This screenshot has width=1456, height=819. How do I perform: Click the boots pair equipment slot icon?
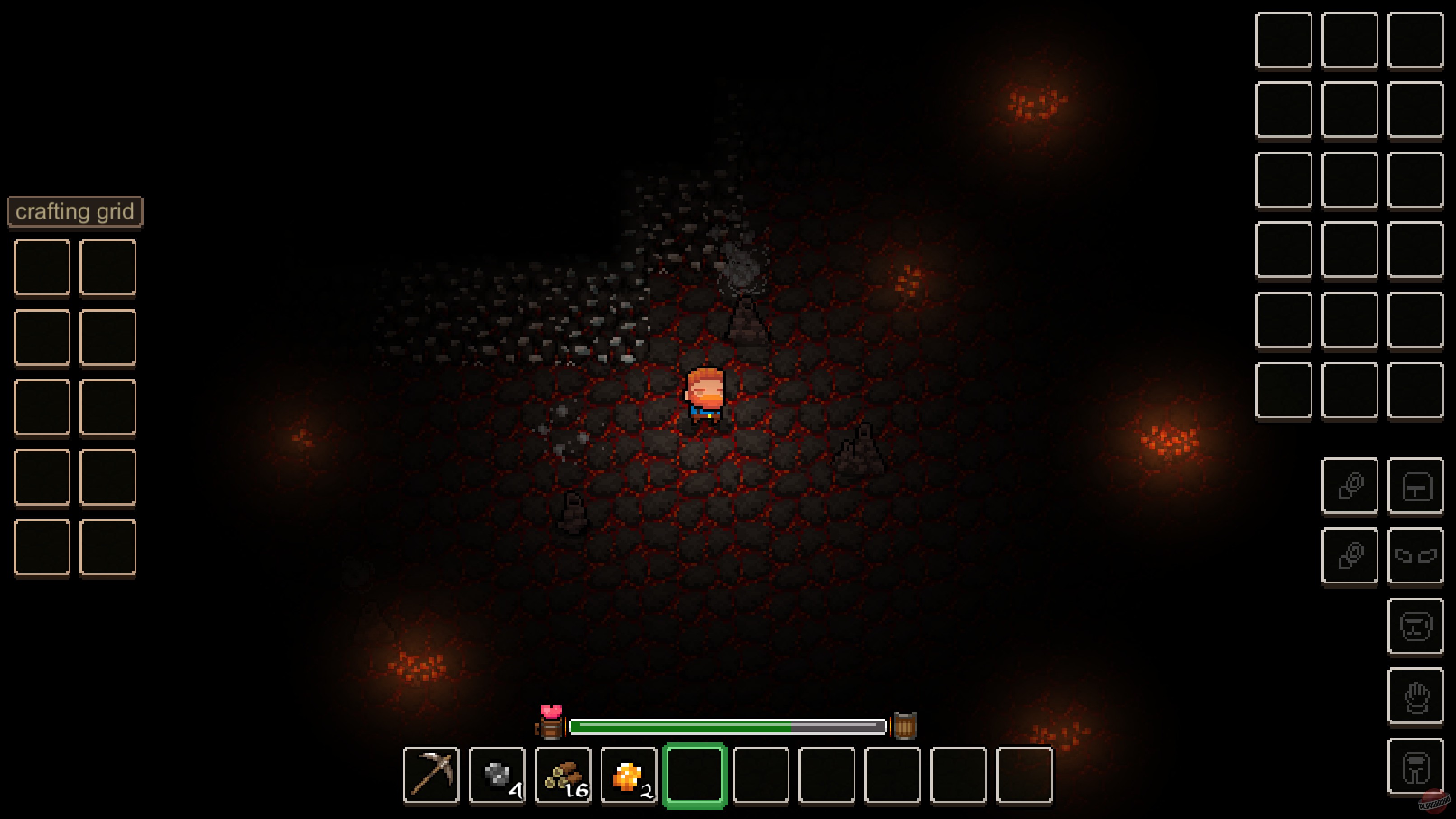coord(1416,555)
